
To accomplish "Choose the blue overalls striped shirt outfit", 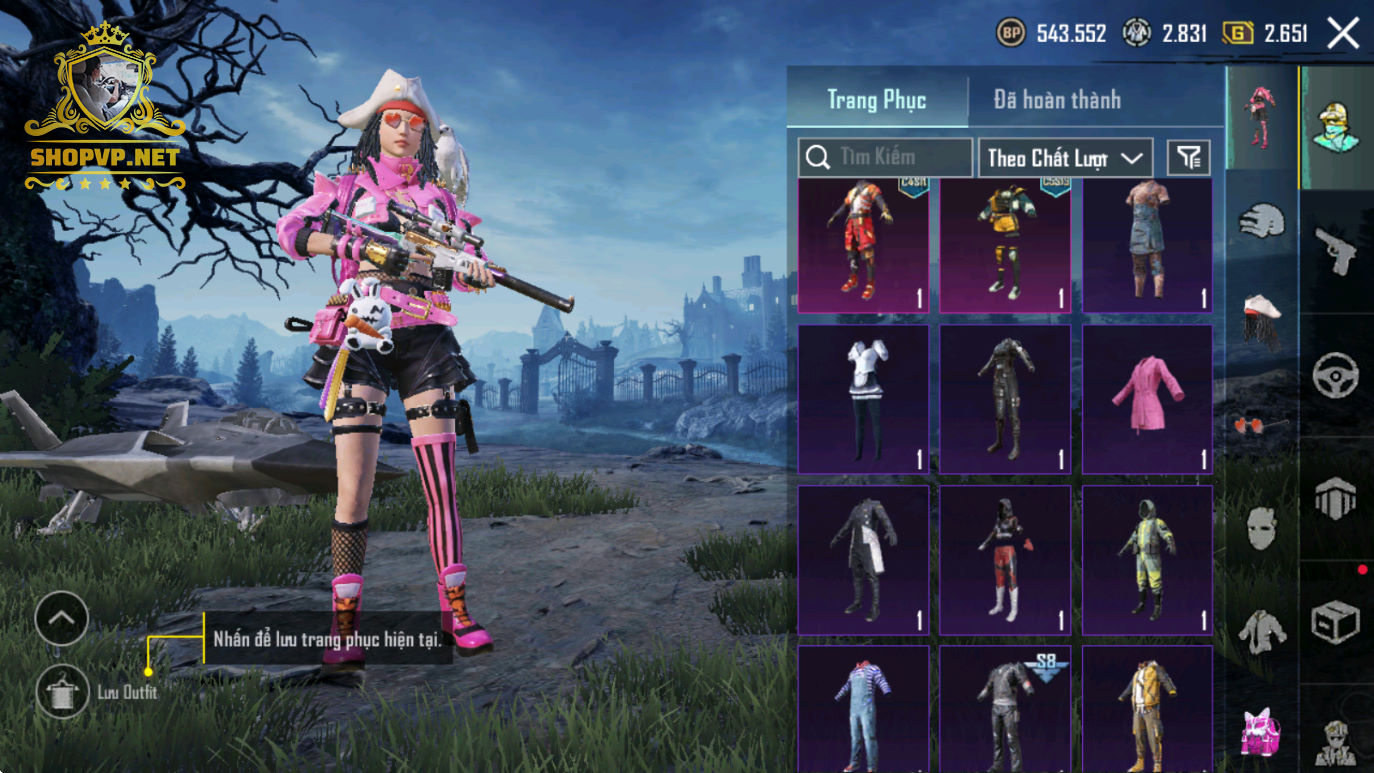I will pyautogui.click(x=863, y=708).
